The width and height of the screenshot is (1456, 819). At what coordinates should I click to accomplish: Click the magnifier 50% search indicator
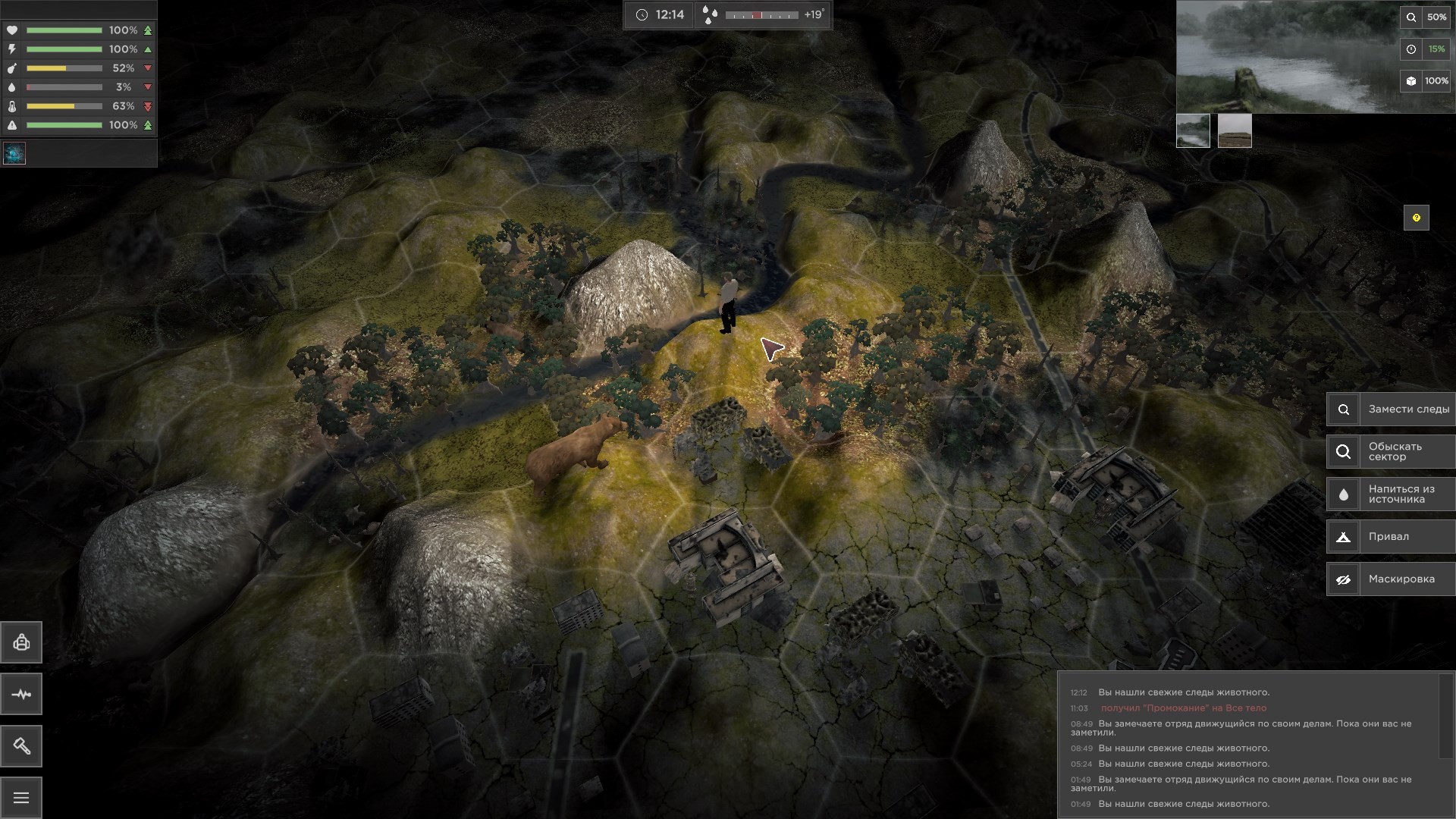click(x=1425, y=17)
